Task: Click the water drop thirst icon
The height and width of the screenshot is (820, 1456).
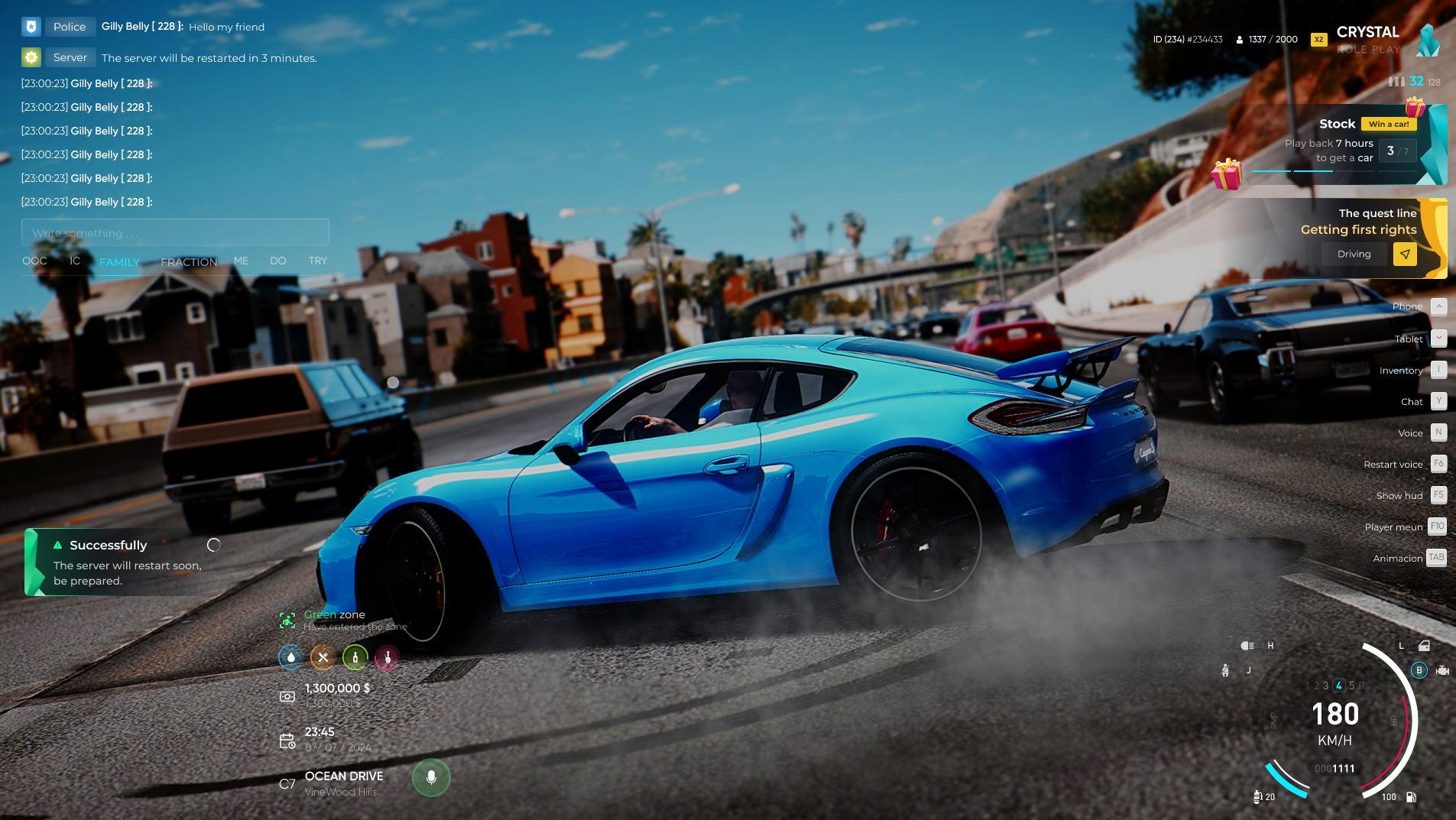Action: point(290,657)
